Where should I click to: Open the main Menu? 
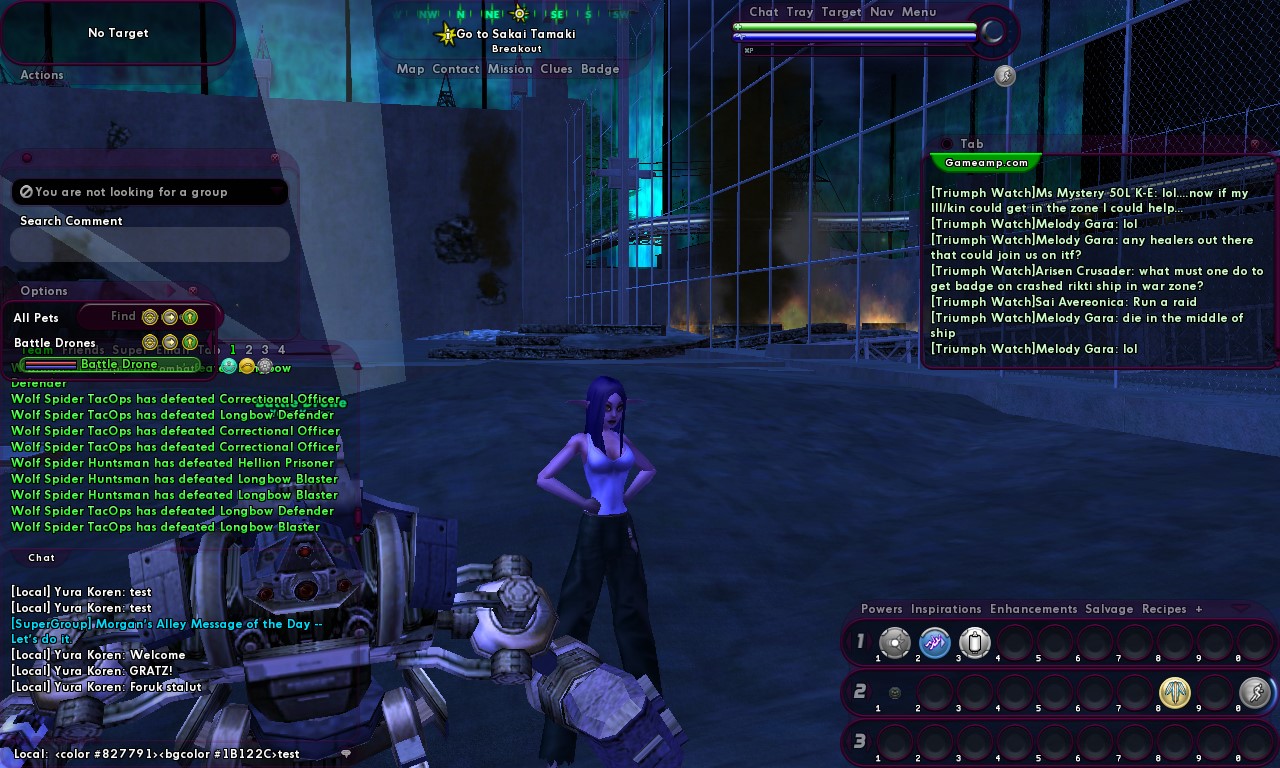[x=919, y=12]
